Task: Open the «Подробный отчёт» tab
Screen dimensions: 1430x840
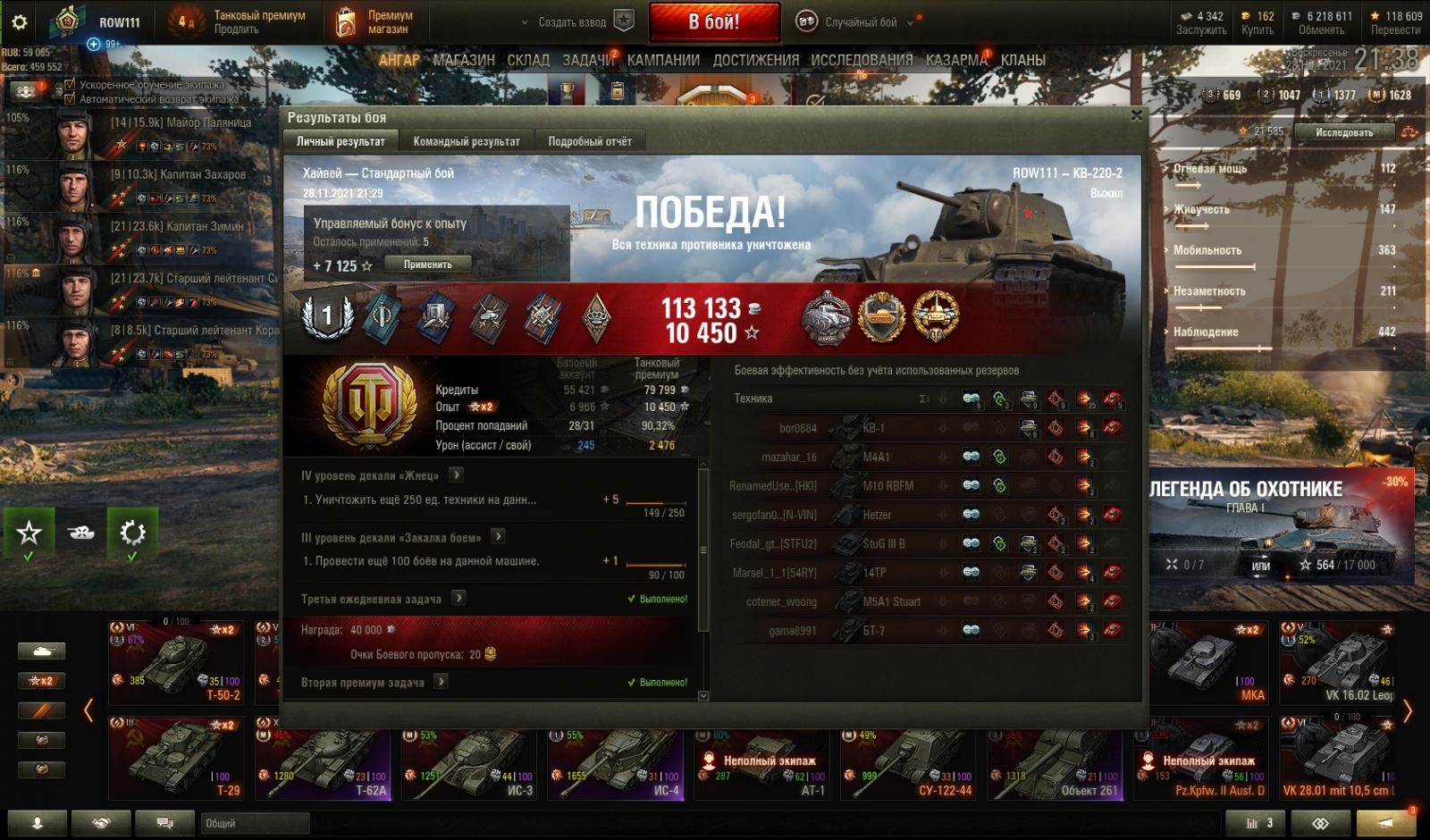Action: 589,141
